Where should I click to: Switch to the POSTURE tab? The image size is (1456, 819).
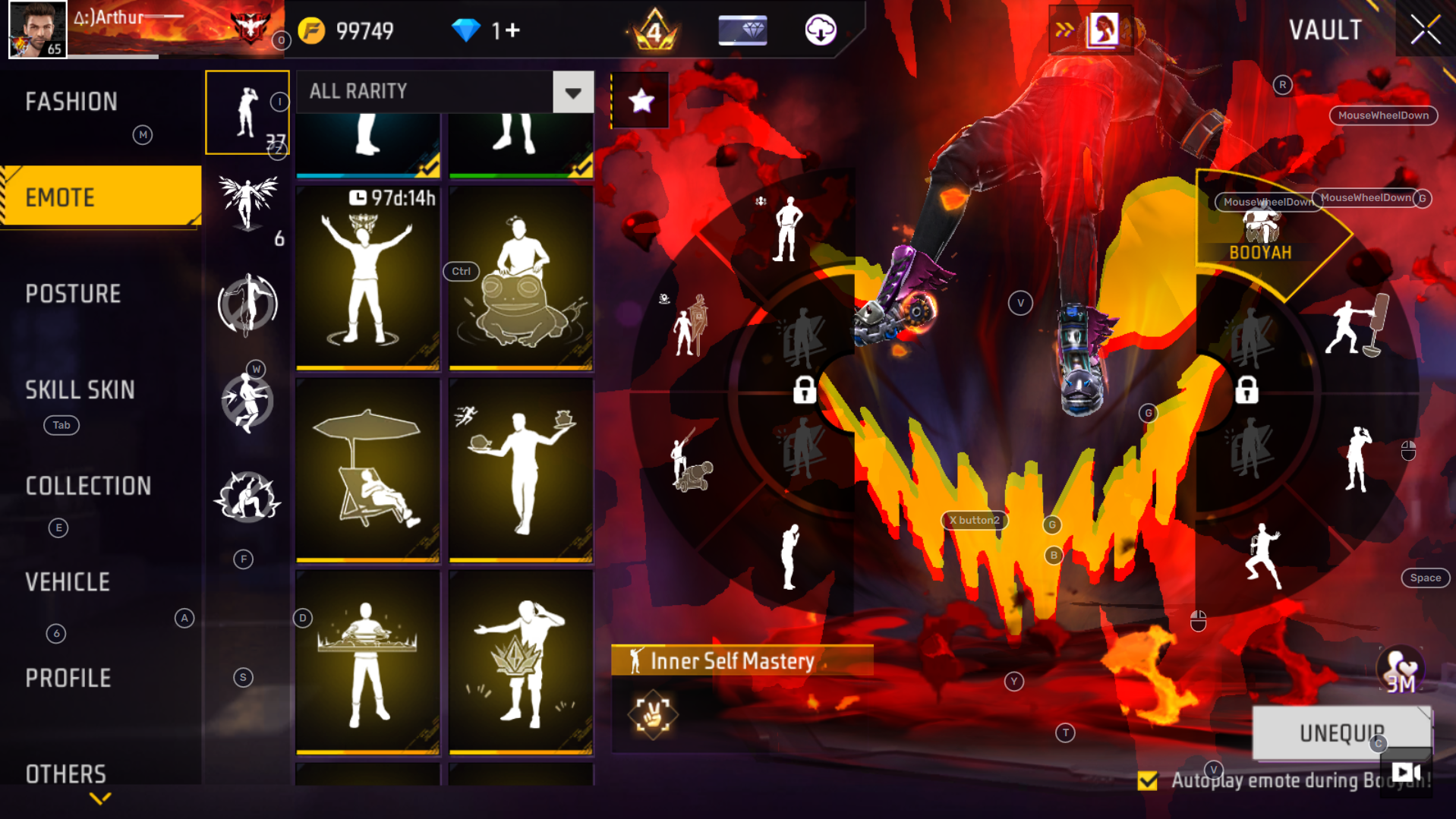73,294
